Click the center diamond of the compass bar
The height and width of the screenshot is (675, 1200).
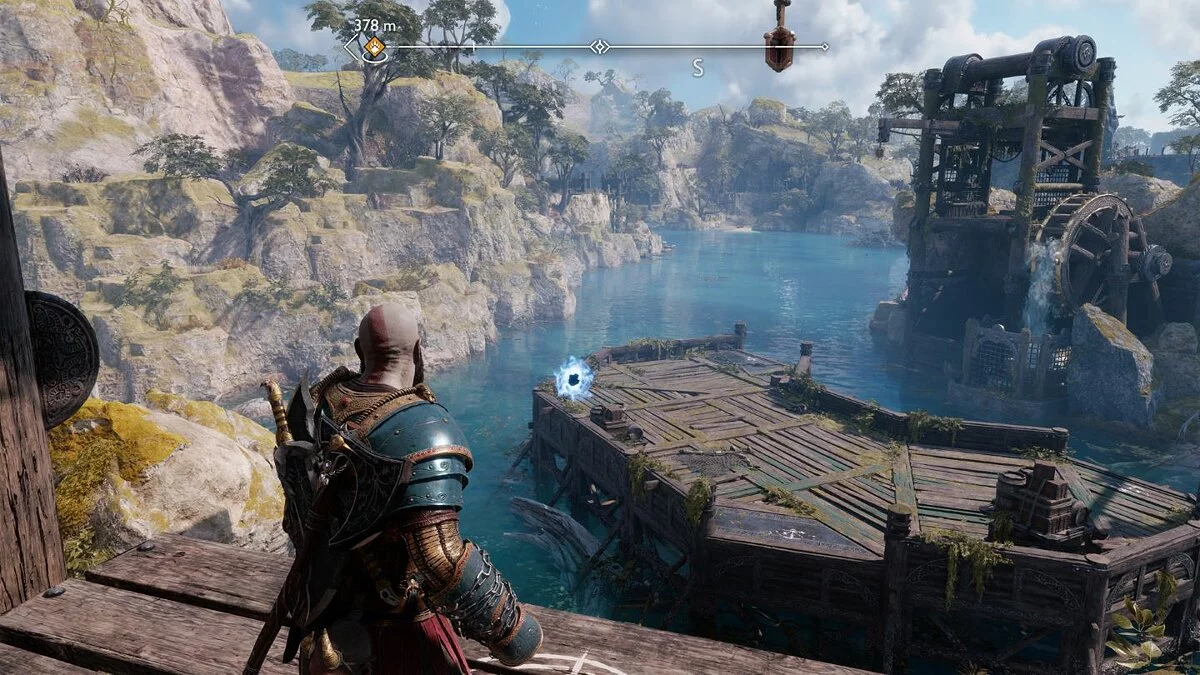599,46
